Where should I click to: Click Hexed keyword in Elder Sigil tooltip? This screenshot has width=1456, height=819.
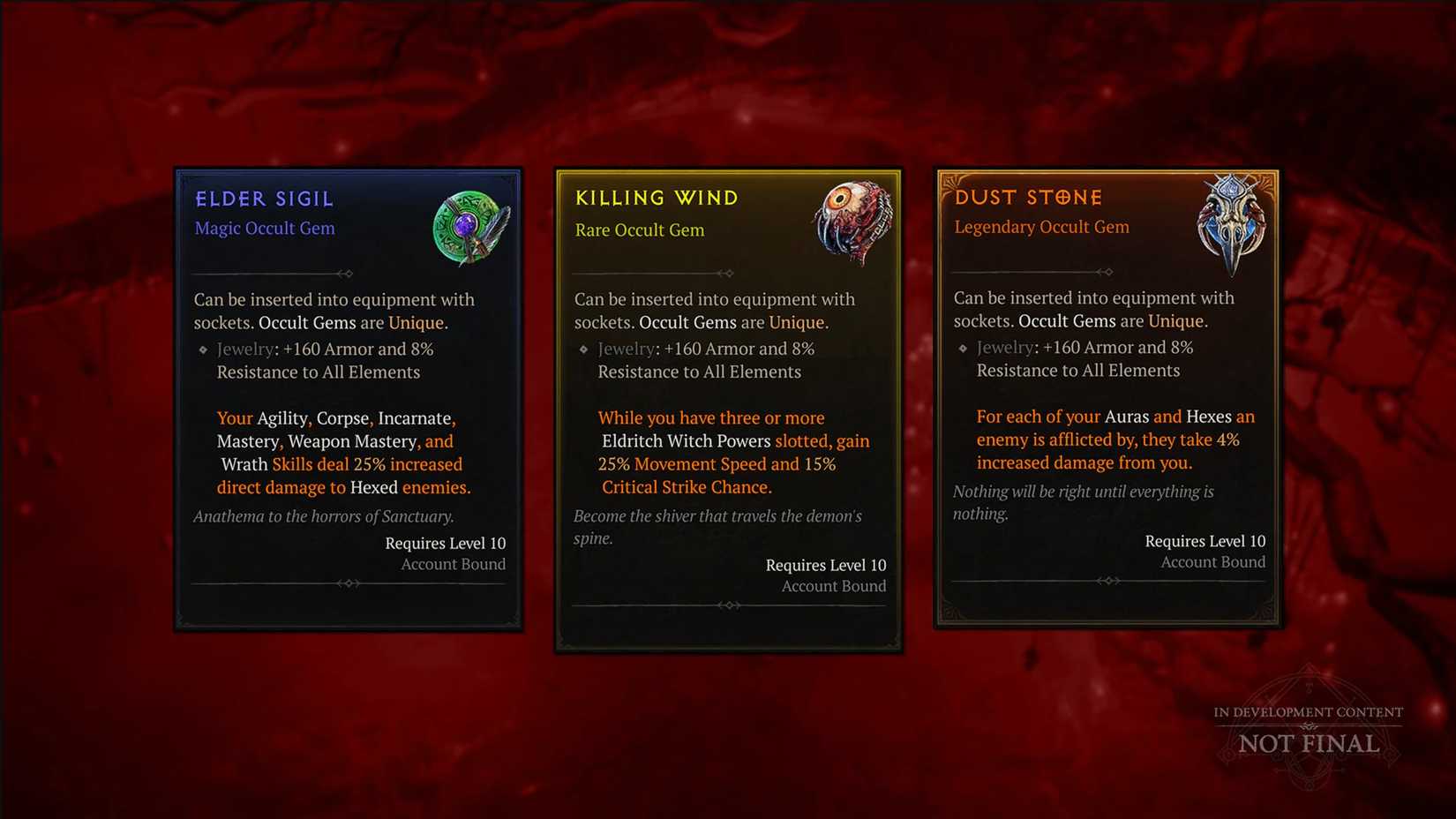point(373,487)
